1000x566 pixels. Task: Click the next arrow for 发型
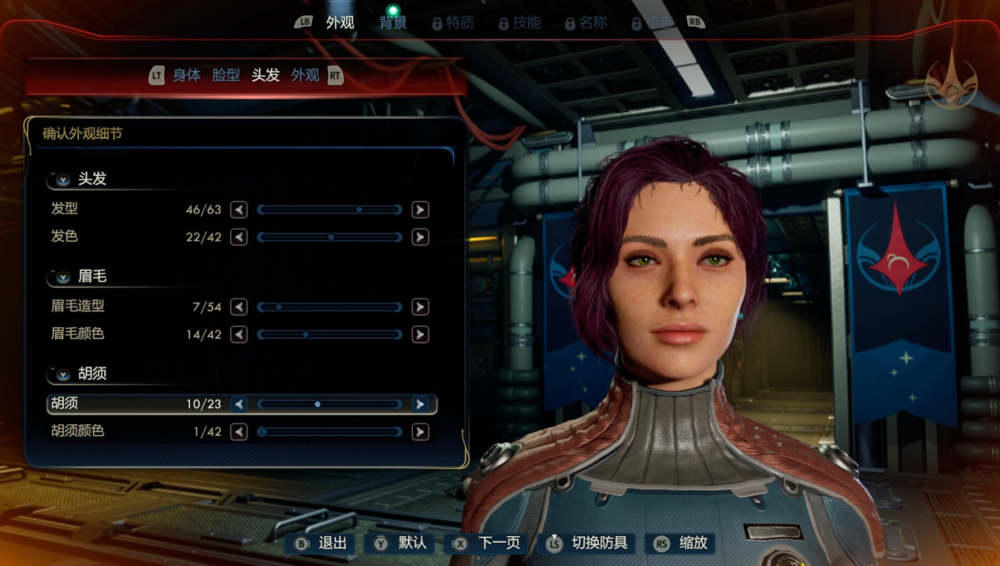[420, 210]
